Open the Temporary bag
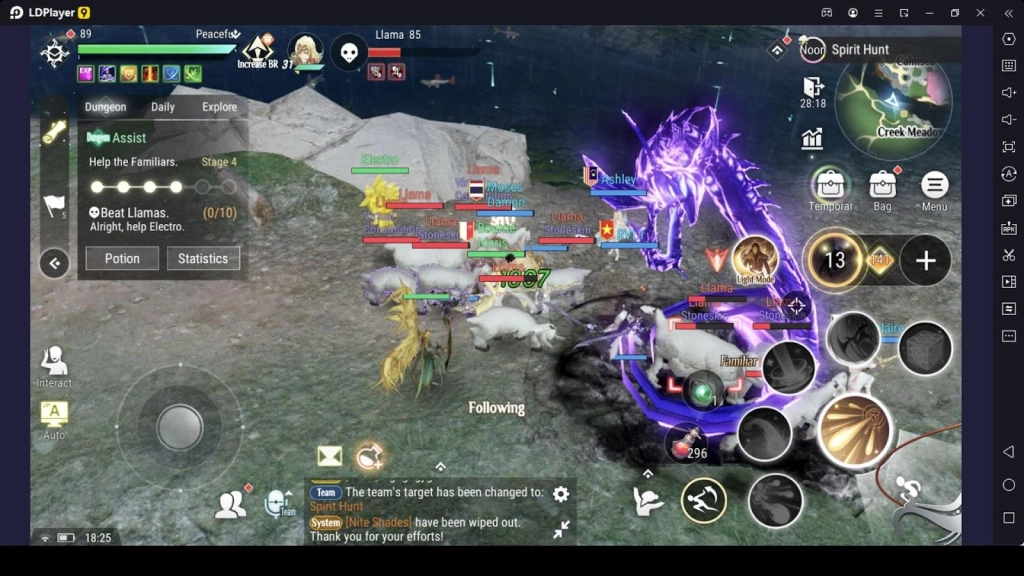 click(830, 187)
